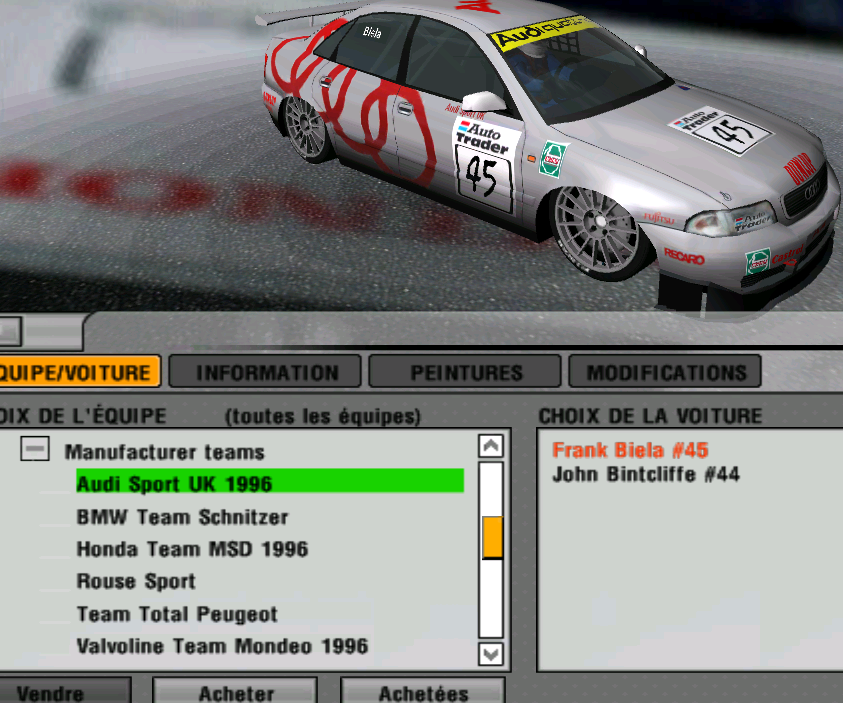Select Valvoline Team Mondeo 1996
843x703 pixels.
pyautogui.click(x=222, y=646)
